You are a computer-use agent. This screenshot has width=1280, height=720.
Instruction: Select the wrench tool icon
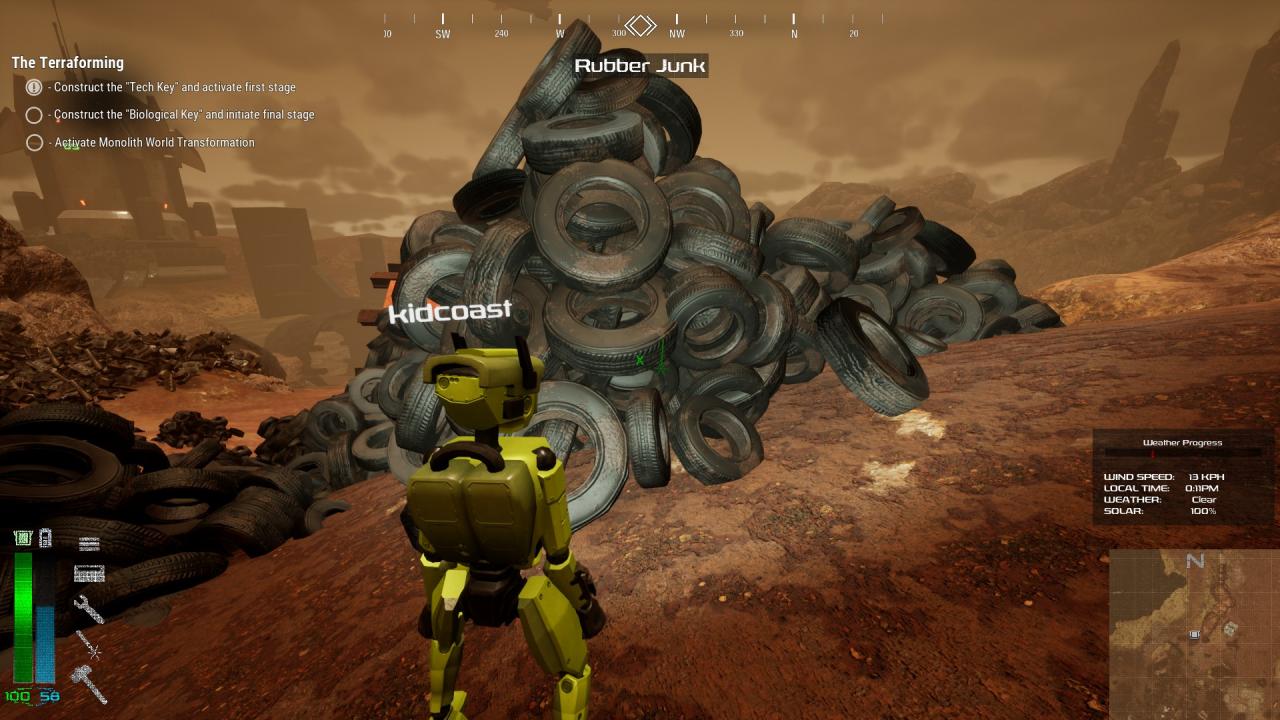point(89,608)
